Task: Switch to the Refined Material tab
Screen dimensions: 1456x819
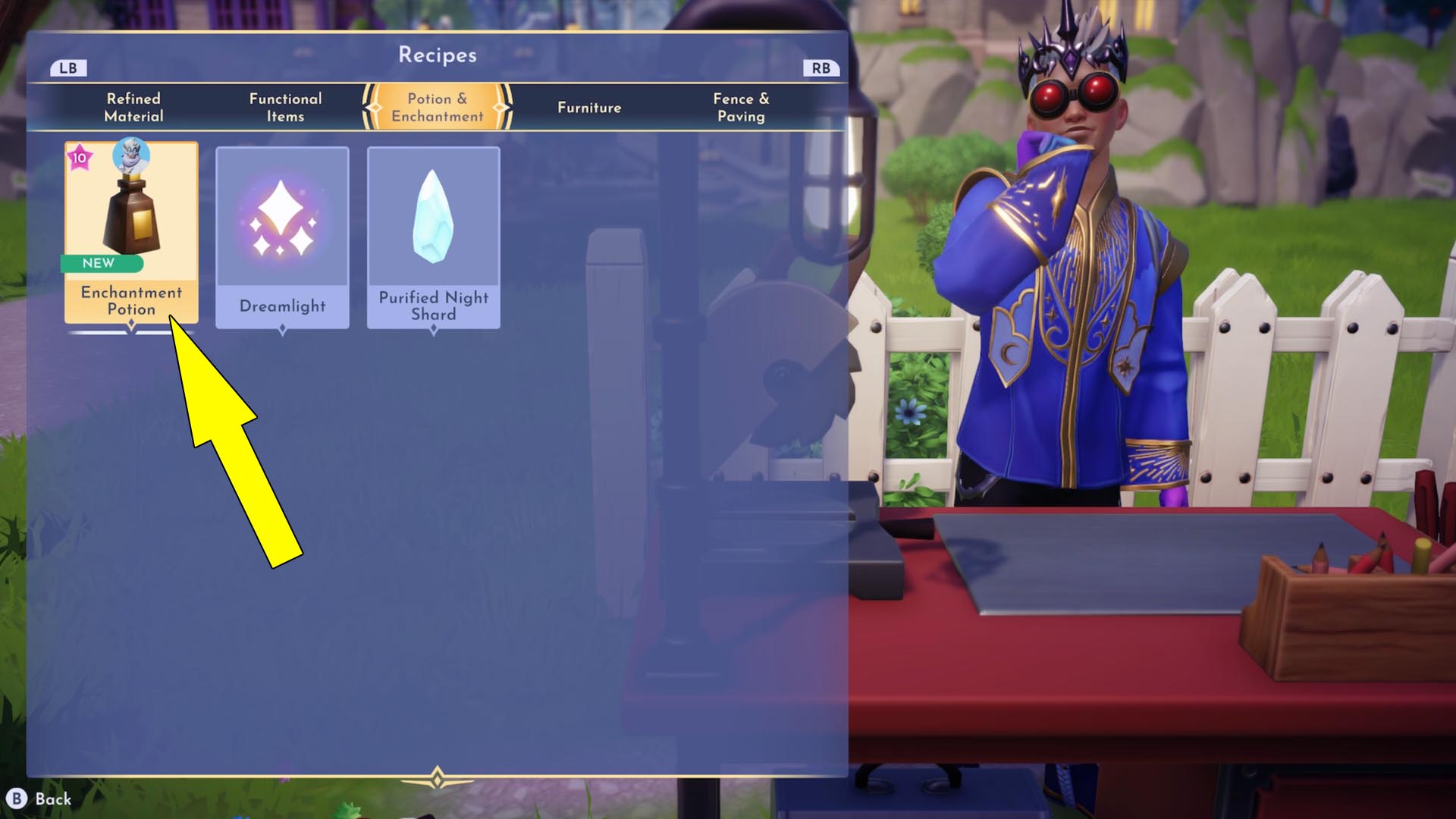Action: 133,107
